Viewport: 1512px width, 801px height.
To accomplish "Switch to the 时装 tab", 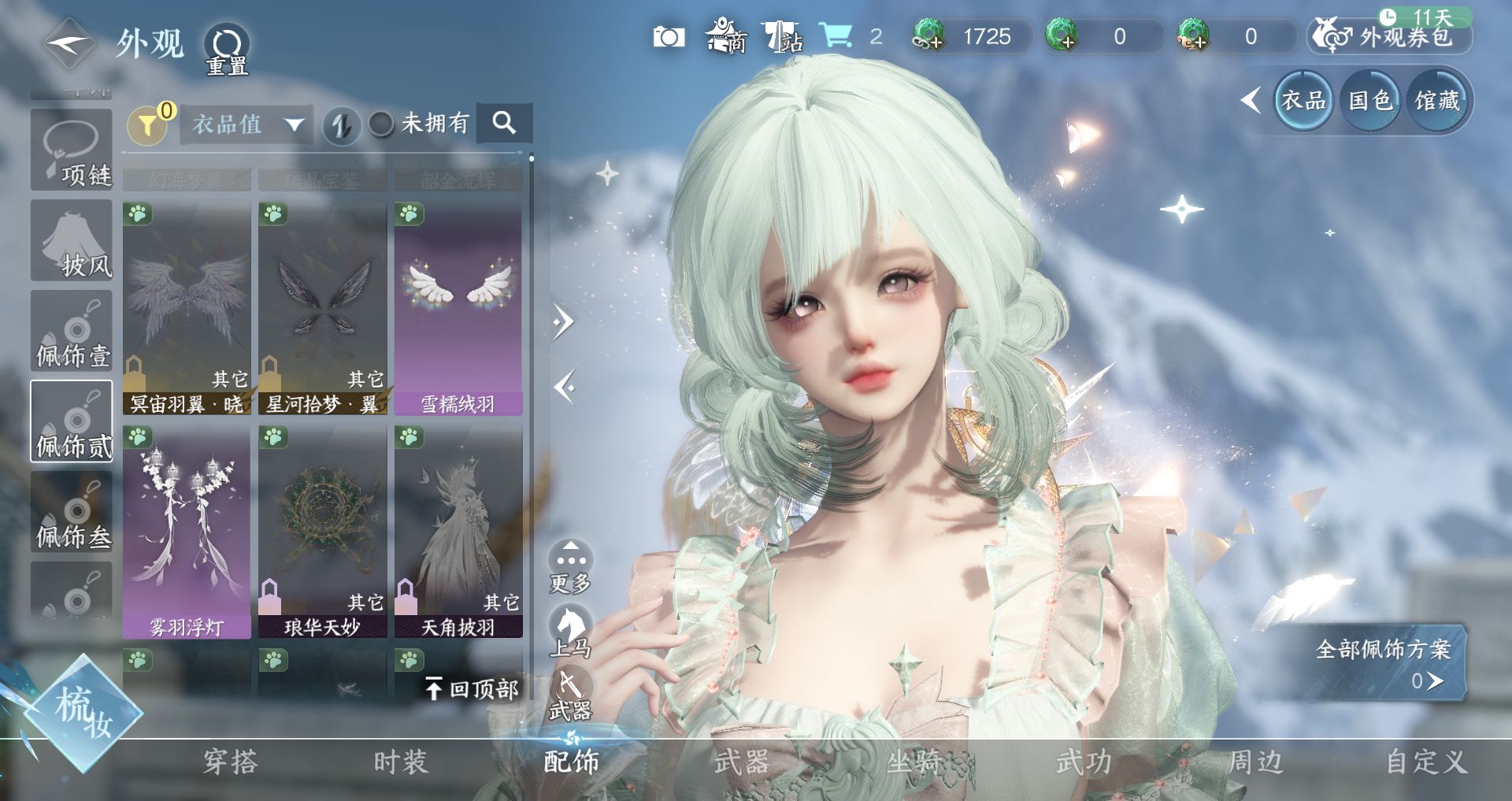I will coord(400,762).
